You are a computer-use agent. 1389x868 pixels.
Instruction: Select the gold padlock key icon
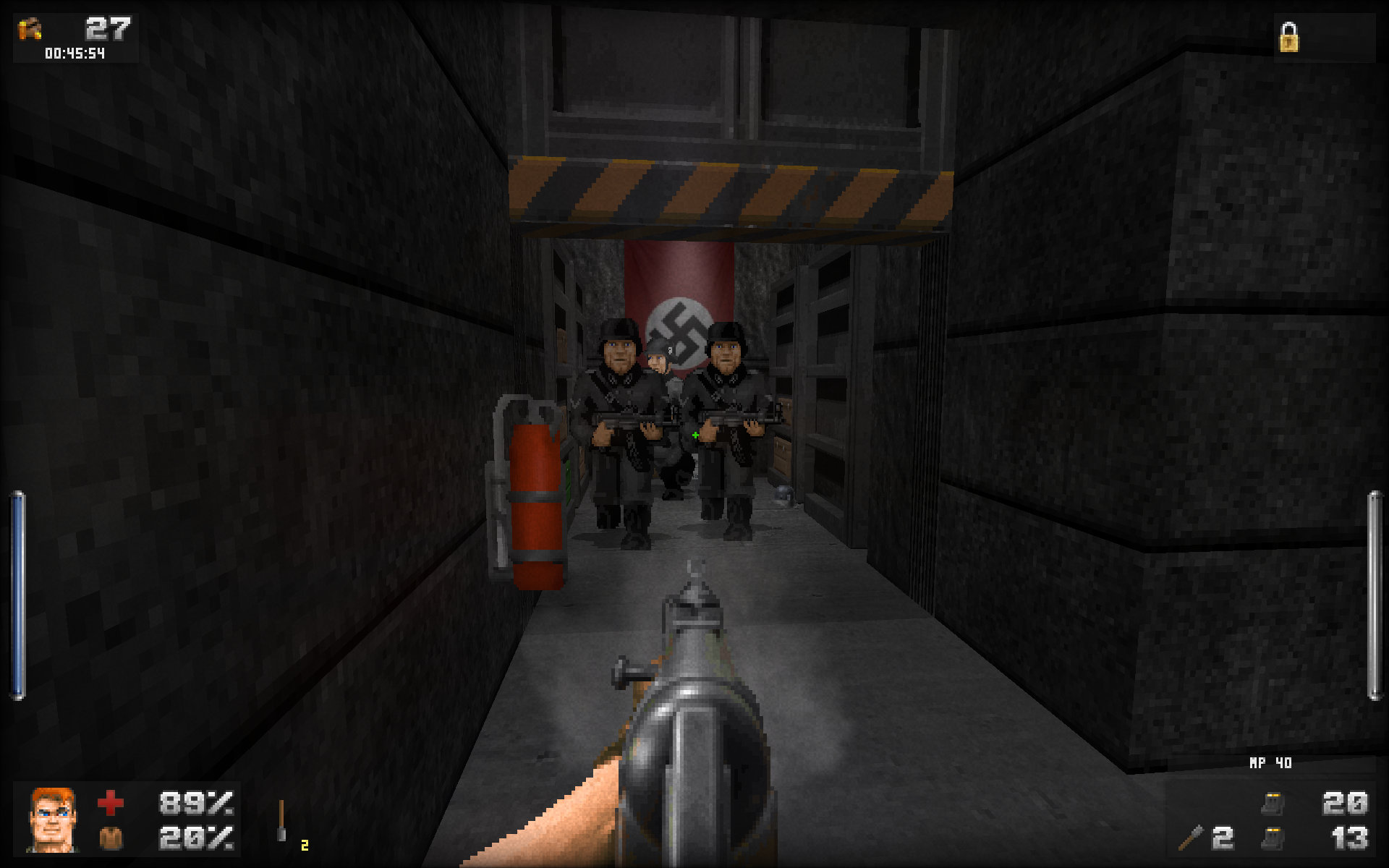click(1288, 38)
